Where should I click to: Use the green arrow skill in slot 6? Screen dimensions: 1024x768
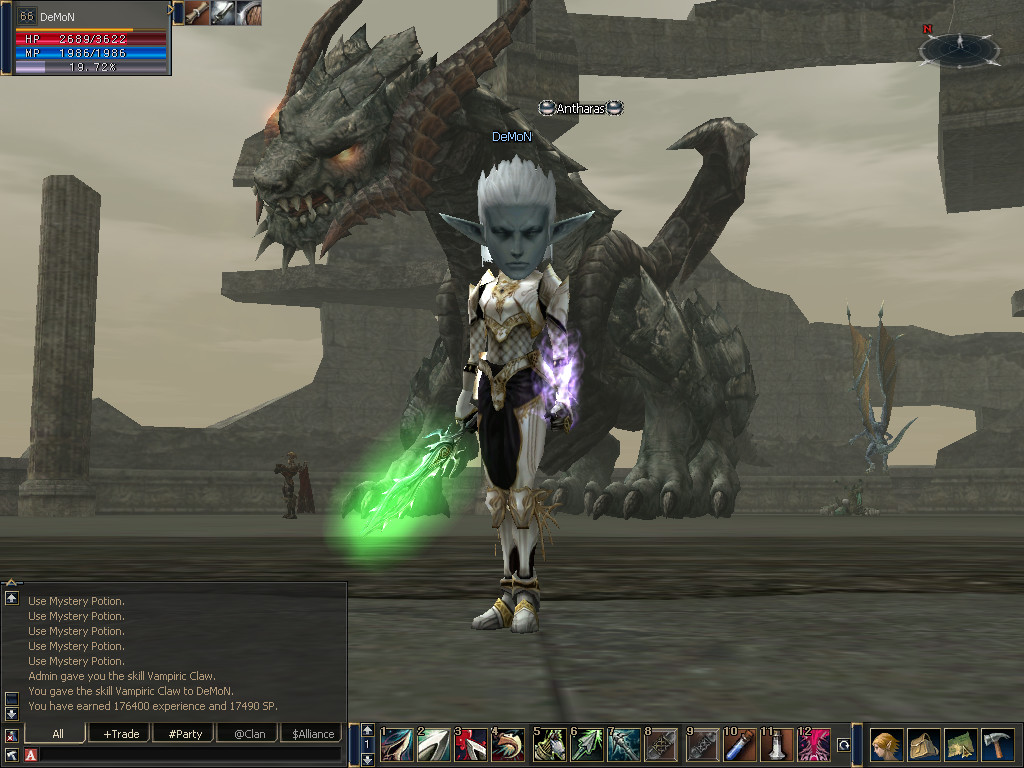tap(588, 745)
